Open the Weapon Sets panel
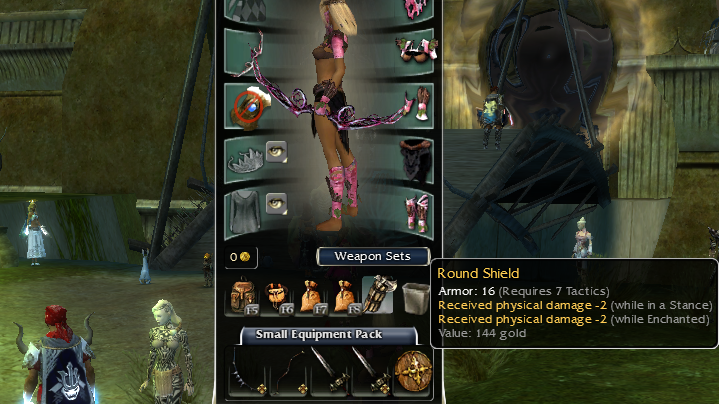Viewport: 719px width, 404px height. tap(373, 257)
